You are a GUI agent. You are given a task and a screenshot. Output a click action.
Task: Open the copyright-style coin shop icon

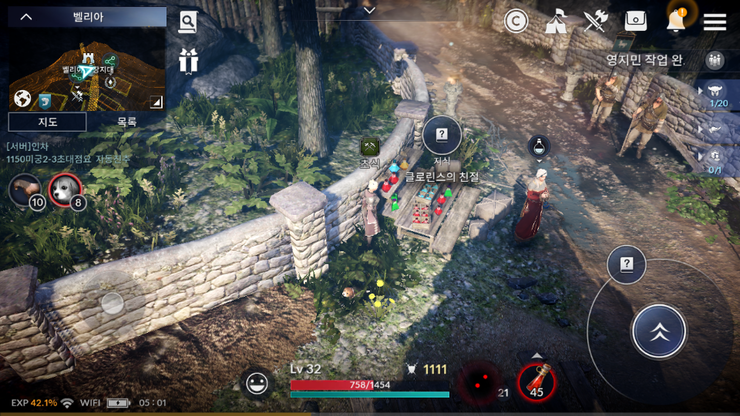516,21
